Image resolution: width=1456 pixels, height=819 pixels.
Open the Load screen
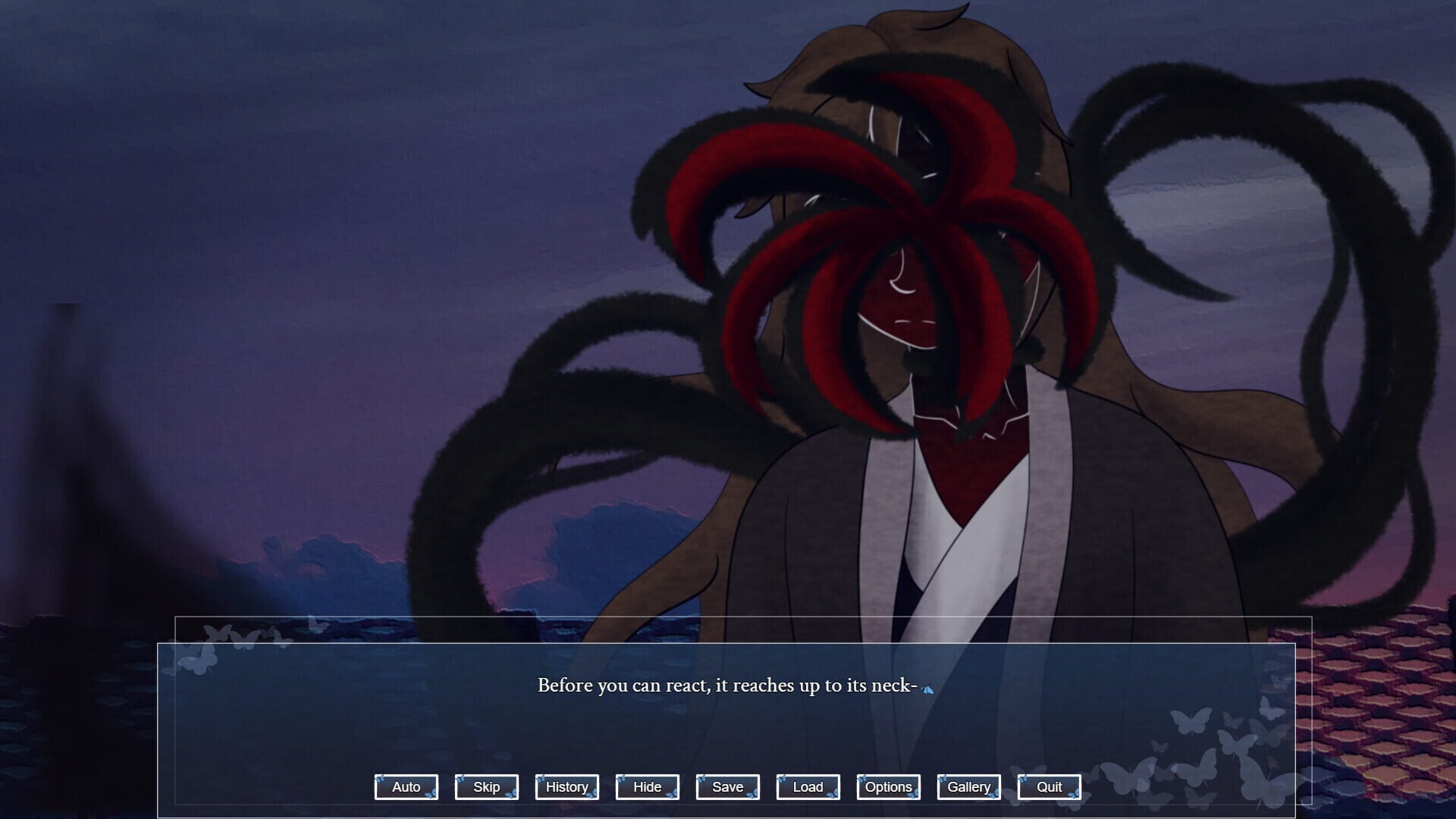[808, 786]
